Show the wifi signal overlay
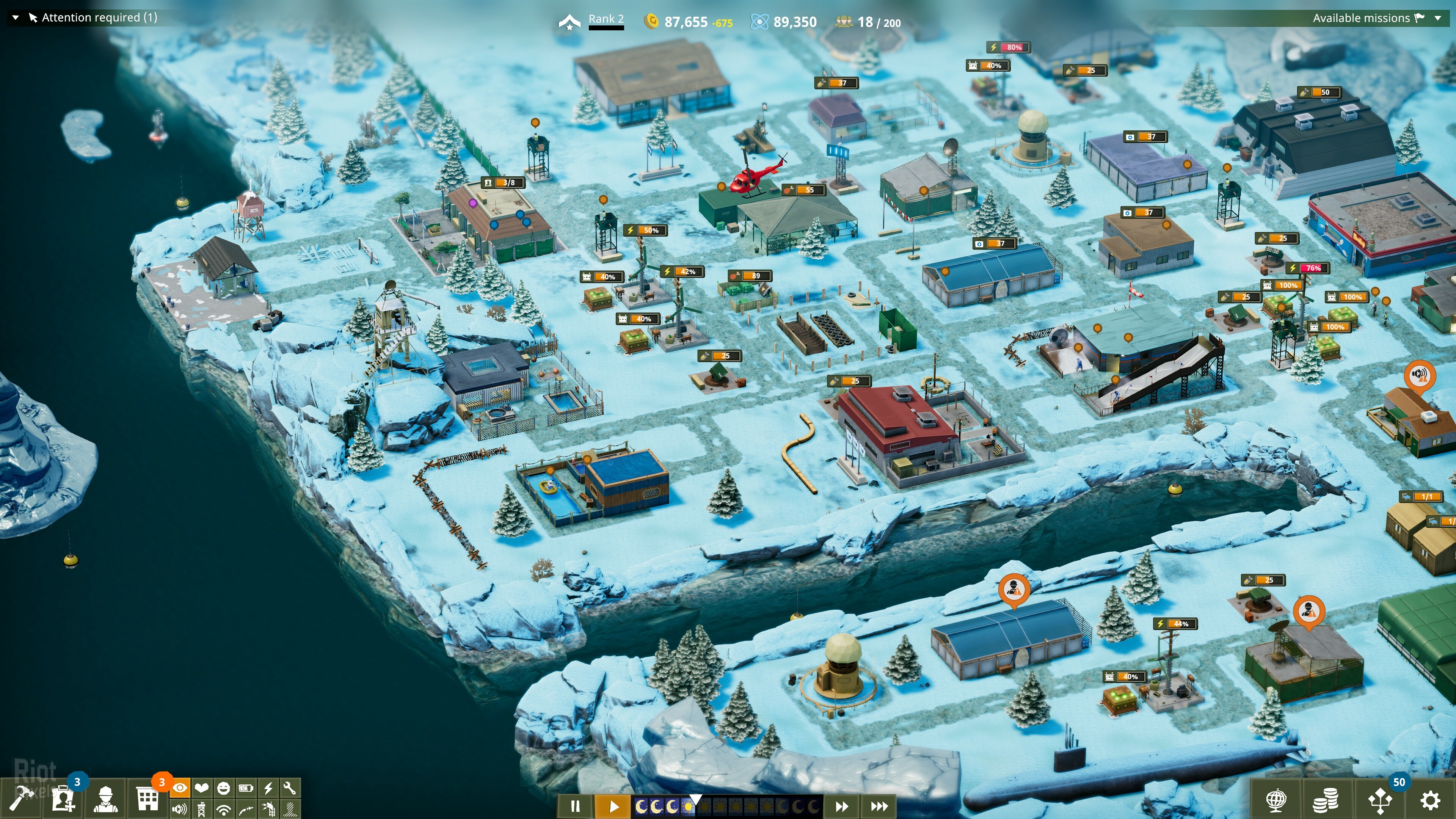Image resolution: width=1456 pixels, height=819 pixels. [224, 810]
